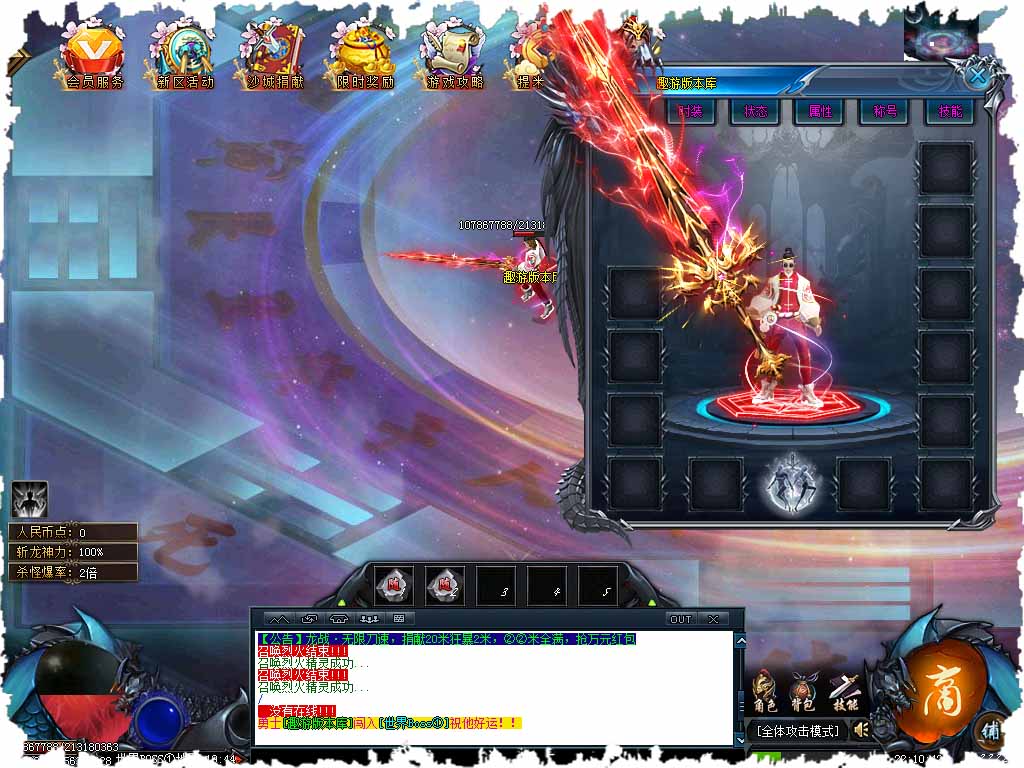1024x768 pixels.
Task: Close the chat window with X
Action: (713, 619)
